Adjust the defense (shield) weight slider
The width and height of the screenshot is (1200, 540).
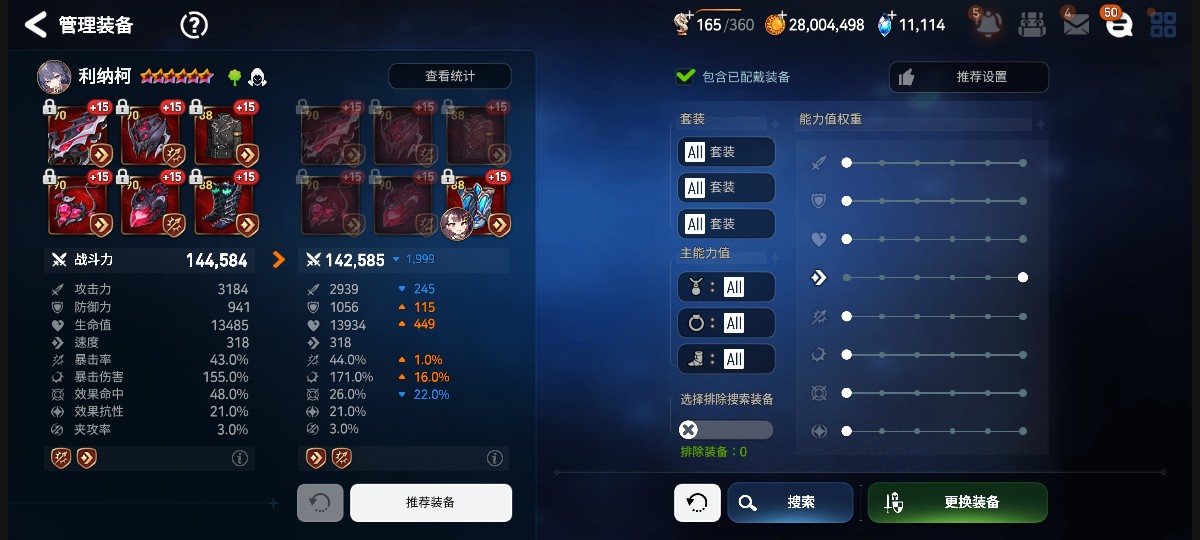(x=847, y=201)
